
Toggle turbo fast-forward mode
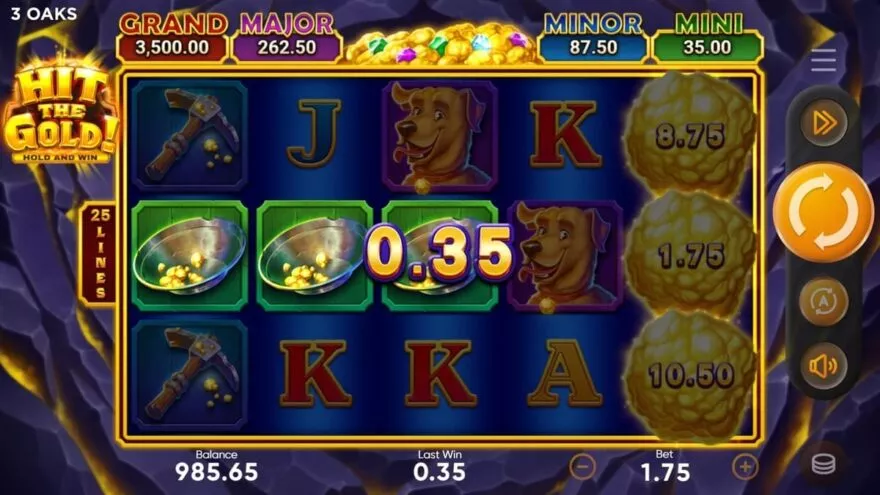(823, 123)
